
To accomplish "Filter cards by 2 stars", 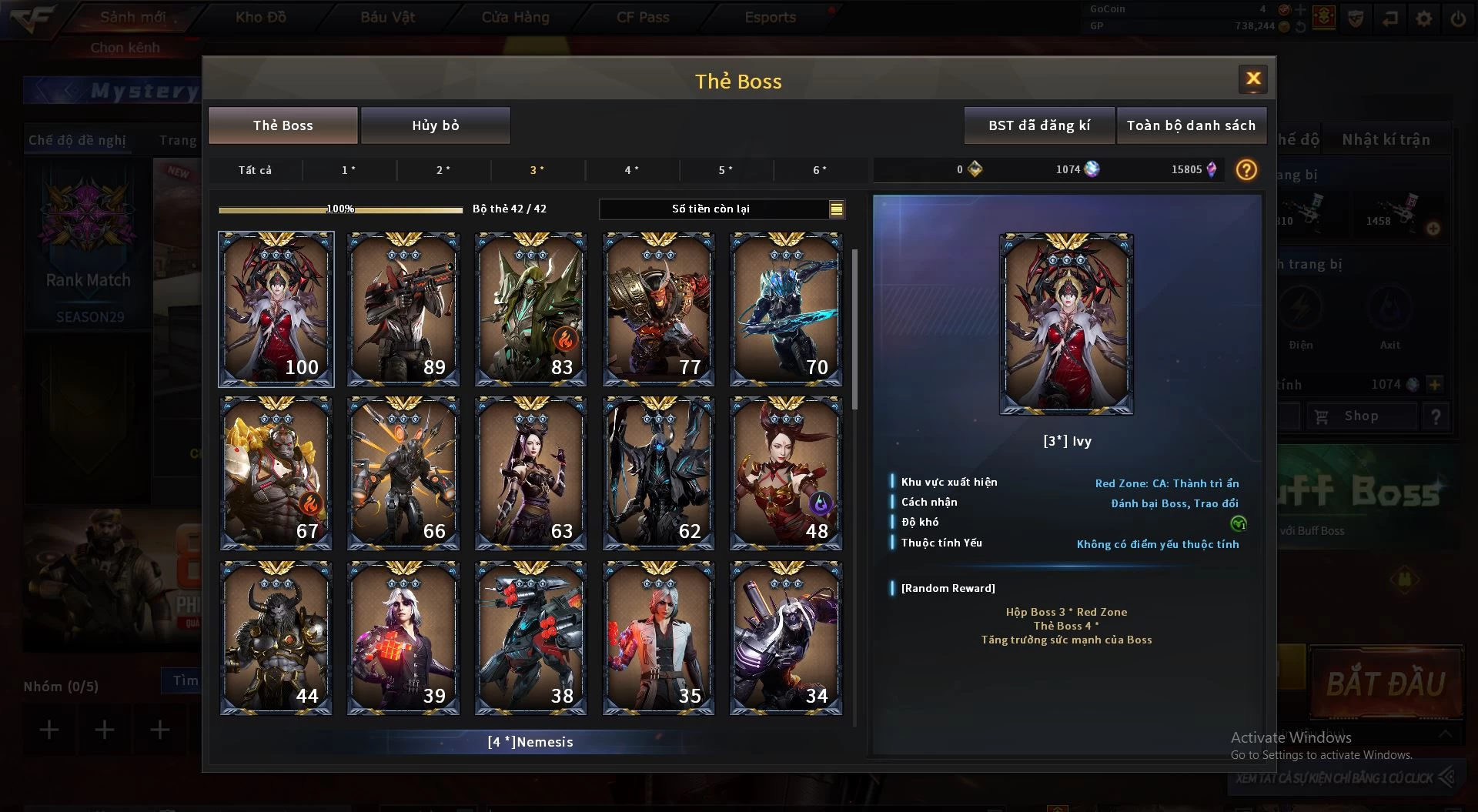I will [x=443, y=170].
